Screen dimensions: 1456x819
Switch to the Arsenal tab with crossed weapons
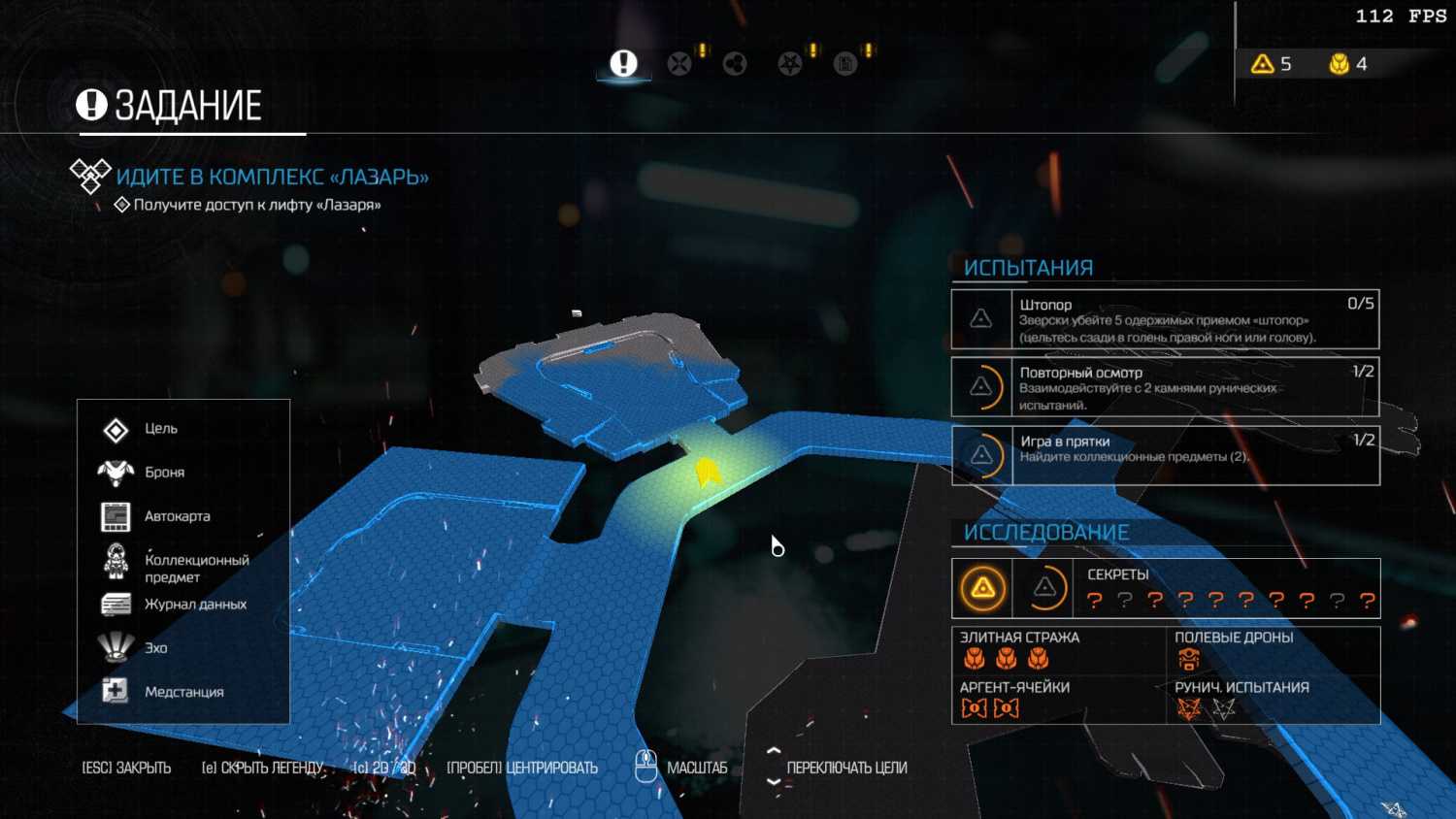[679, 64]
